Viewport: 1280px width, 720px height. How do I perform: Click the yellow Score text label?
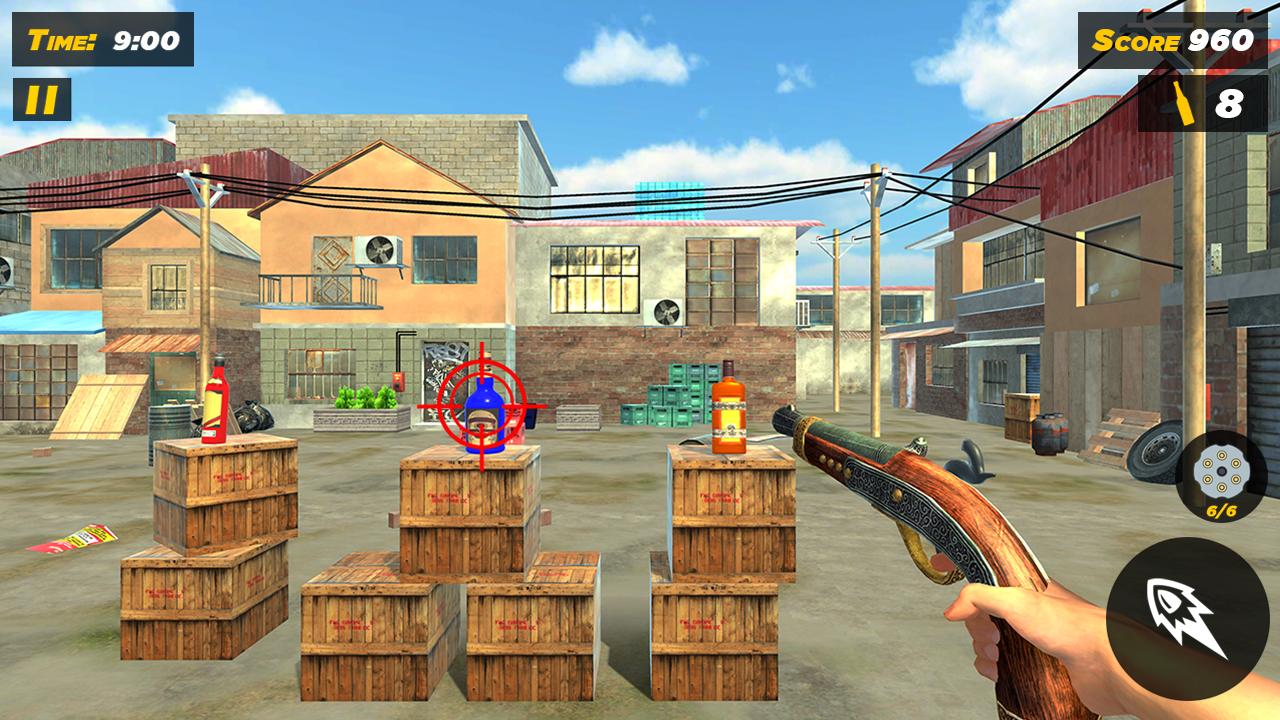(x=1135, y=41)
